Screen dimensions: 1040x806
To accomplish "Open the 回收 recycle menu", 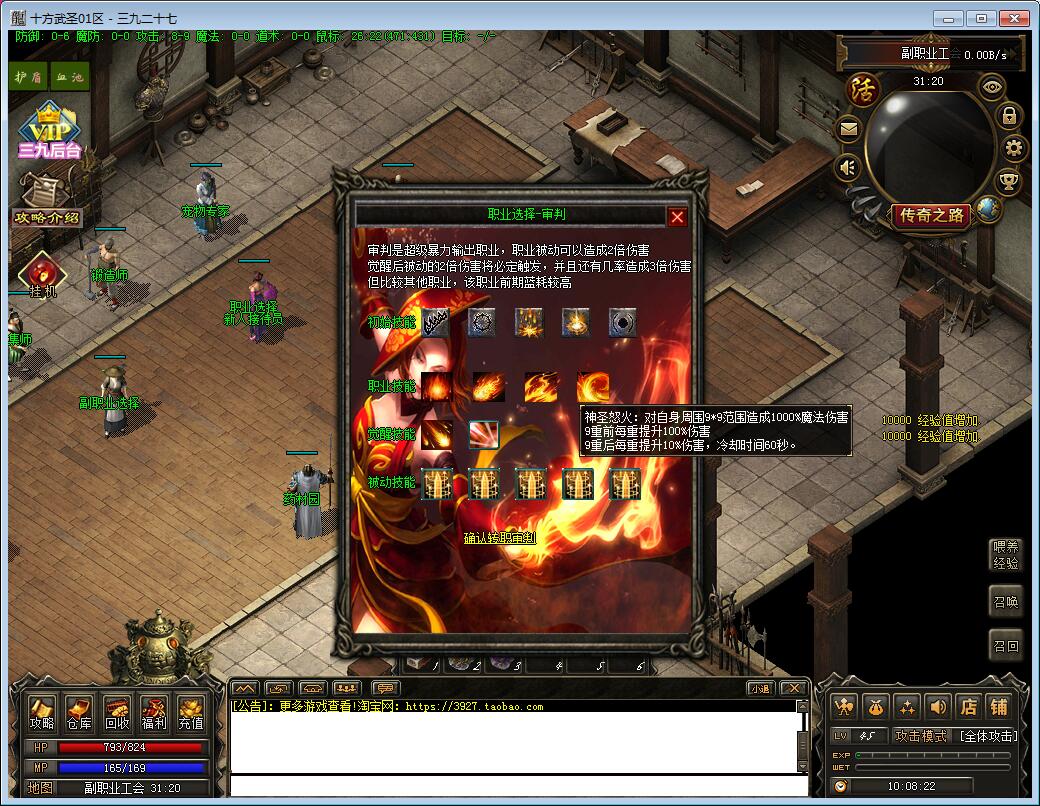I will [x=116, y=712].
